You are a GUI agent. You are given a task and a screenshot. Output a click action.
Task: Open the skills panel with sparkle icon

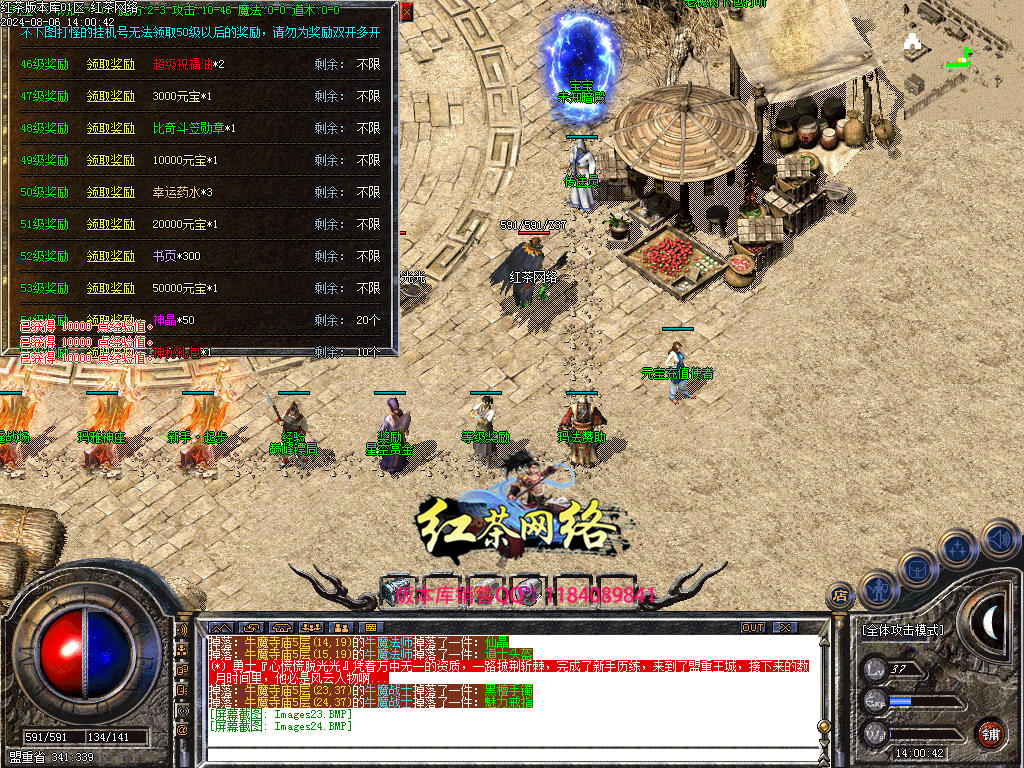tap(957, 548)
